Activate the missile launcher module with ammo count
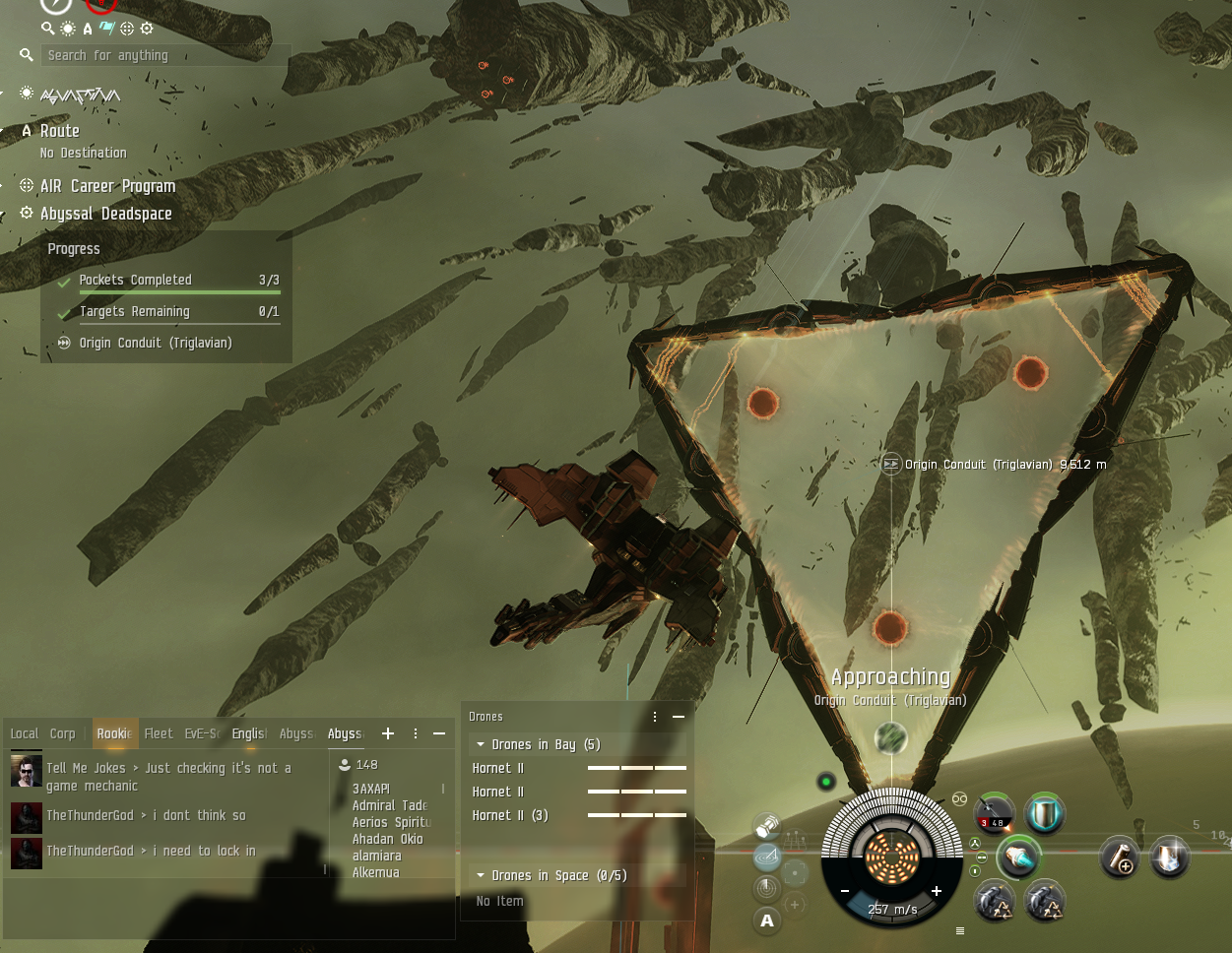Screen dimensions: 1232x953 click(994, 815)
